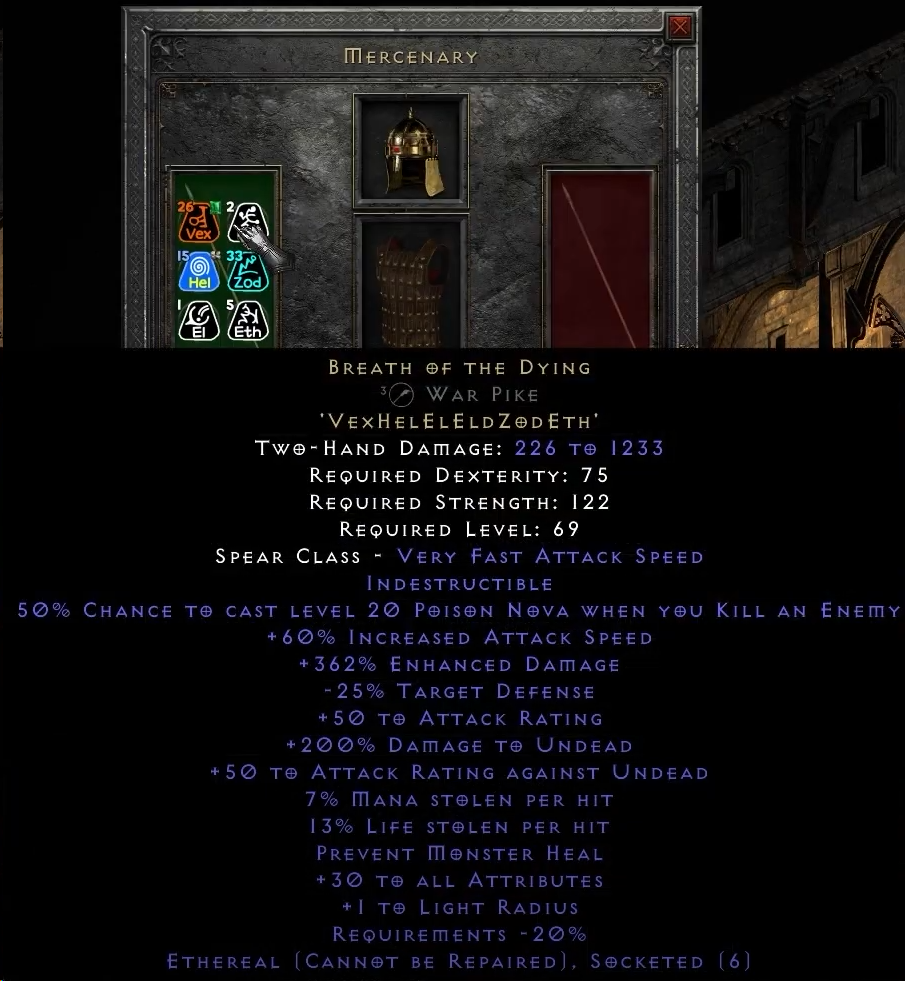Viewport: 905px width, 981px height.
Task: Close the Mercenary panel
Action: pos(680,27)
